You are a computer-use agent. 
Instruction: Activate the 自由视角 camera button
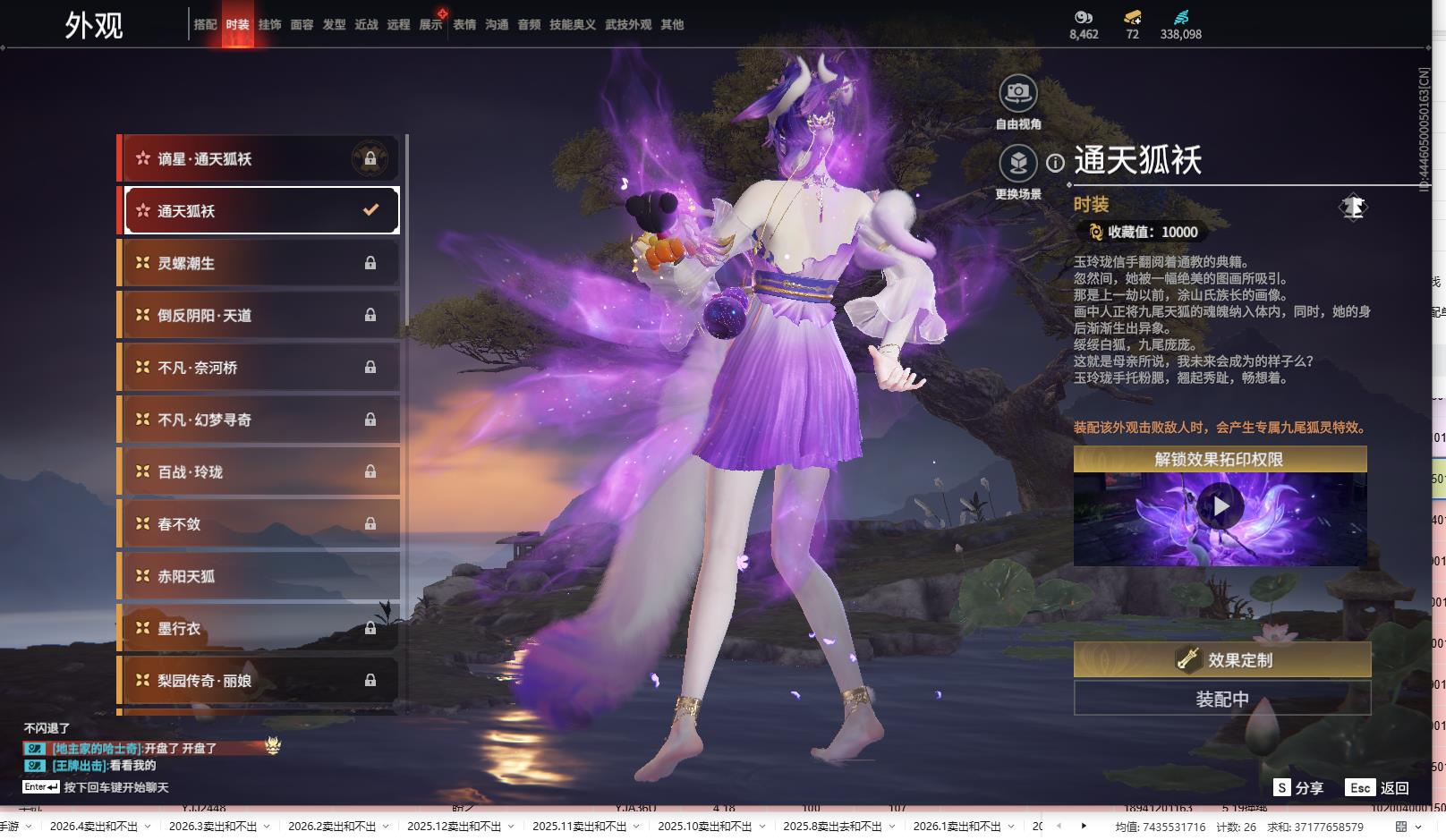coord(1018,92)
